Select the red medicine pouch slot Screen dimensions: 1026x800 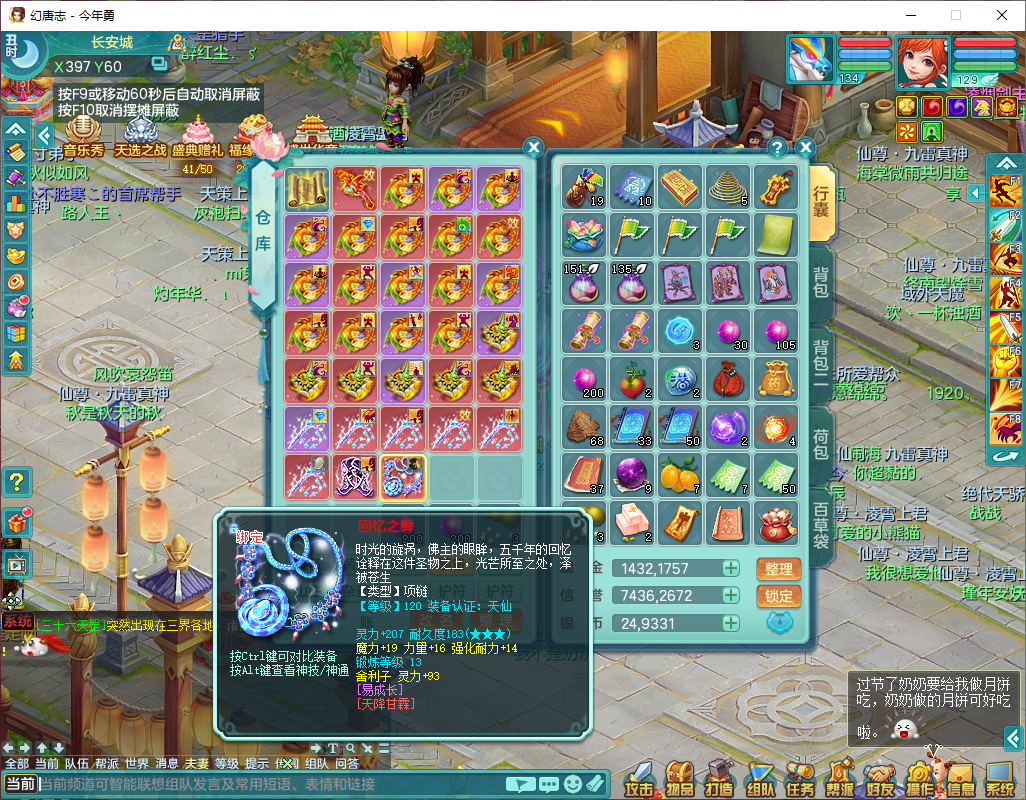[728, 379]
